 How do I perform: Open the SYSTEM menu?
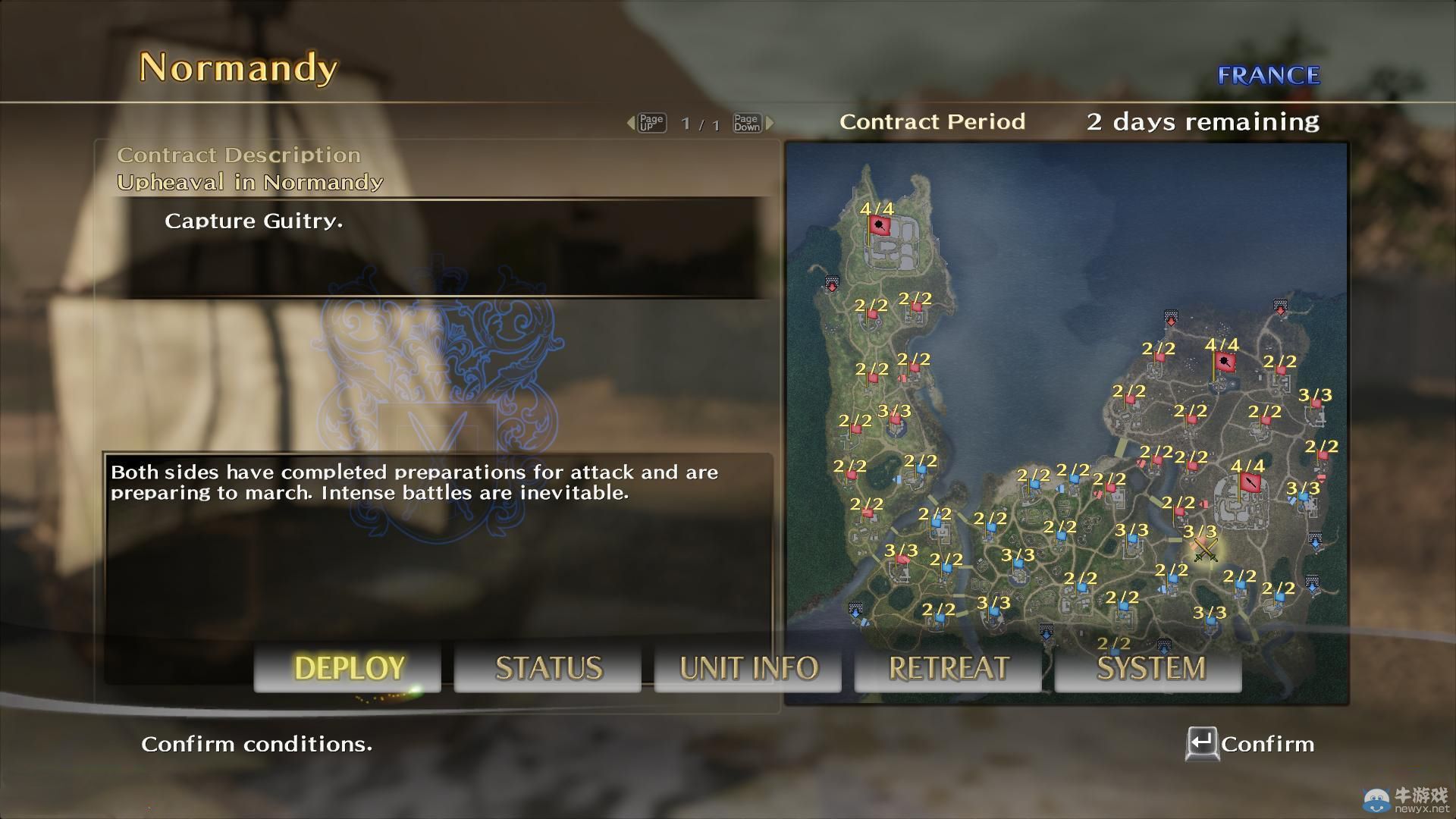click(x=1150, y=668)
